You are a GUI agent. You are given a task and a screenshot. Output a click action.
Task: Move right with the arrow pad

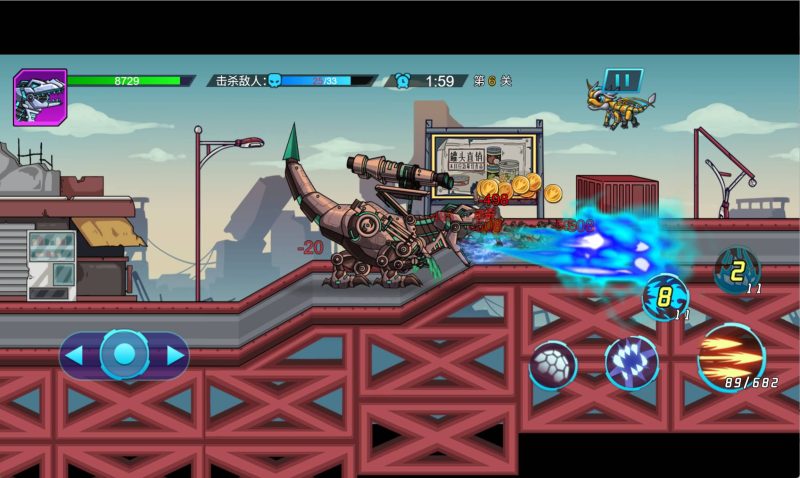pyautogui.click(x=174, y=355)
